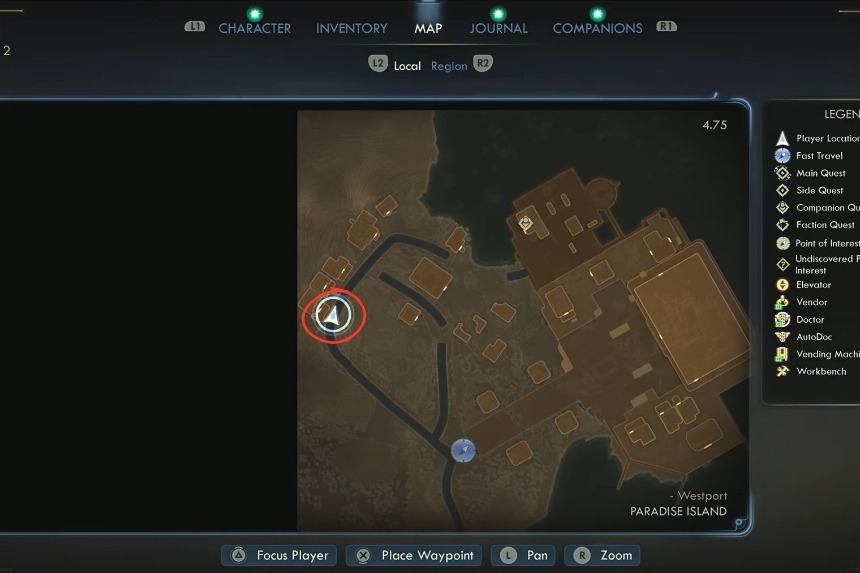
Task: Select the Map tab
Action: click(428, 28)
